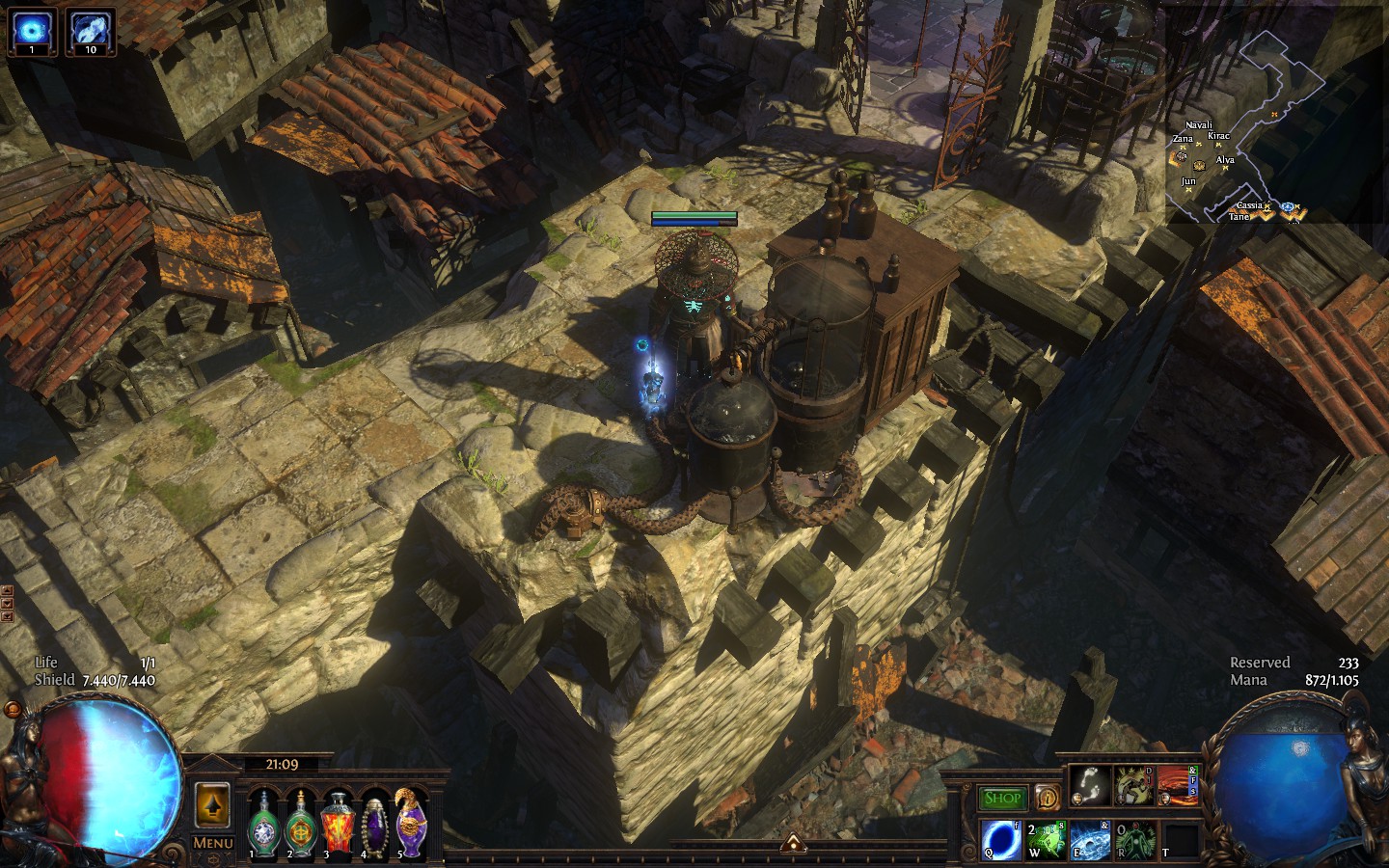Click the green Shop button
This screenshot has height=868, width=1389.
pyautogui.click(x=1003, y=798)
